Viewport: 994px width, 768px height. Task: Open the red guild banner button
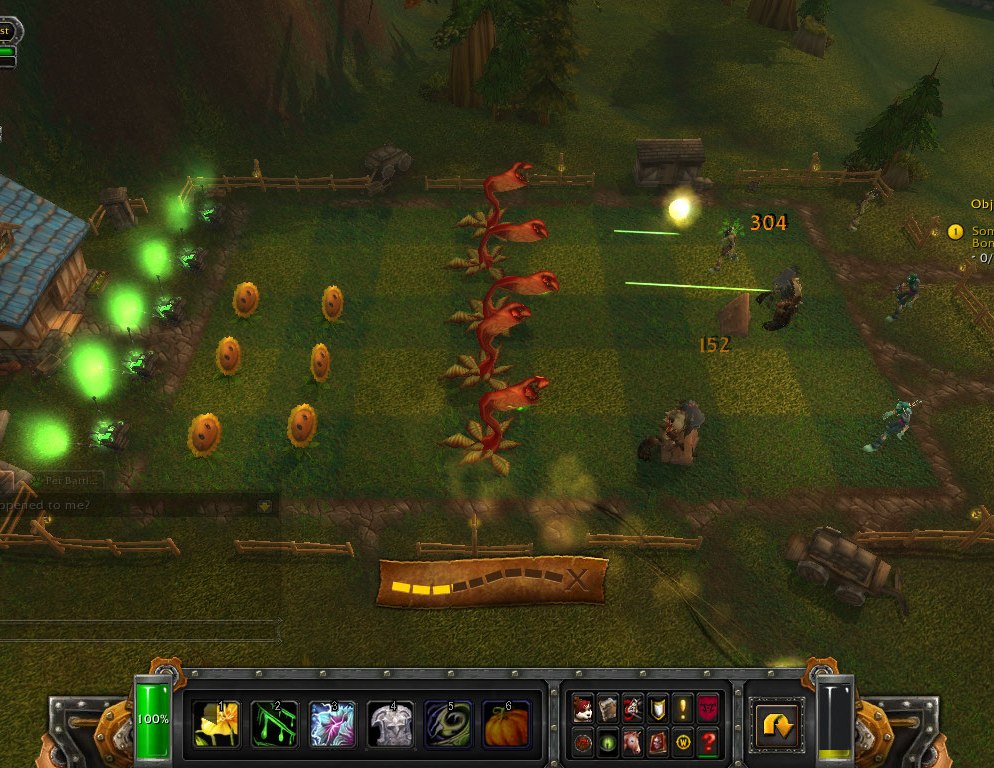[x=708, y=709]
